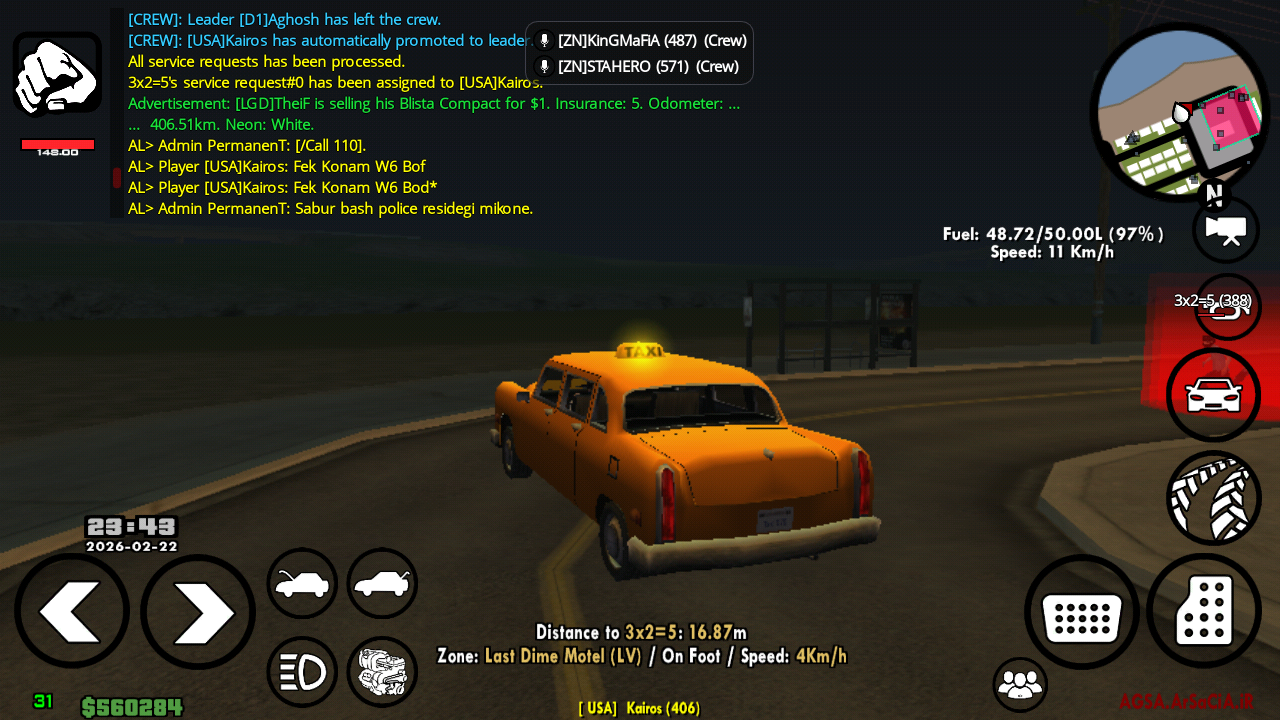Screen dimensions: 1280x720
Task: Toggle the headlights button
Action: (x=301, y=672)
